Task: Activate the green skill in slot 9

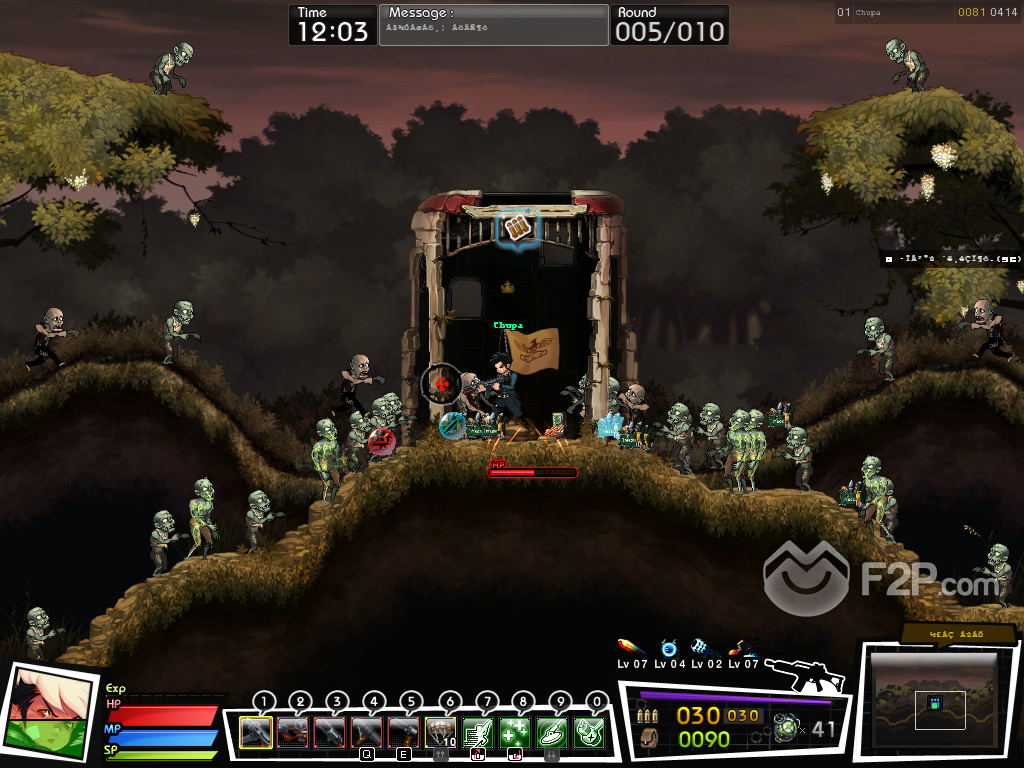Action: point(551,732)
